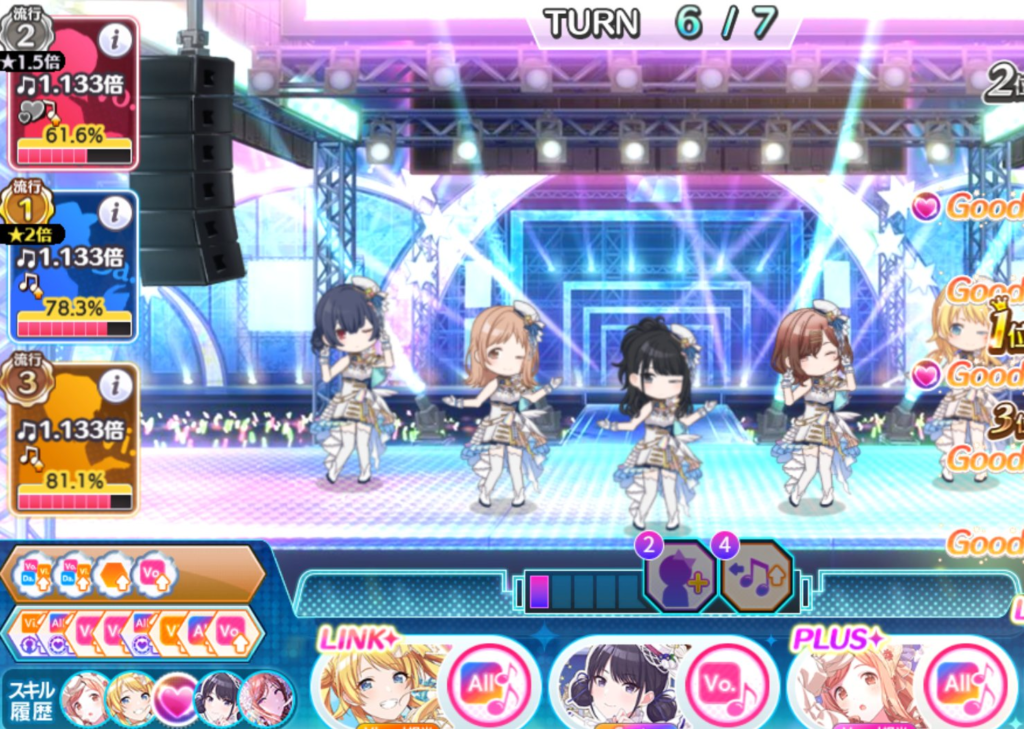Select the music note octagon icon

757,582
